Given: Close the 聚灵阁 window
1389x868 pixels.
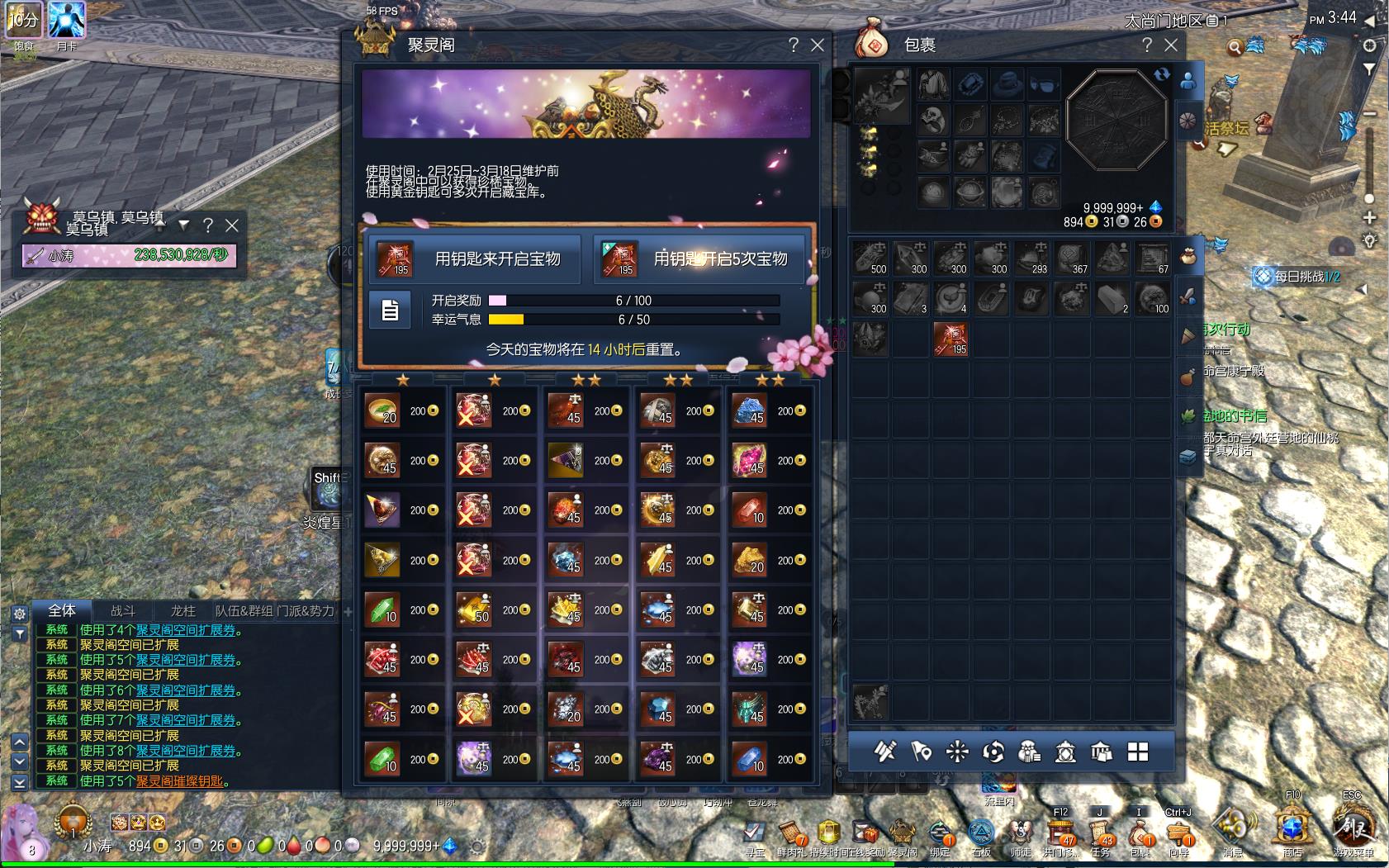Looking at the screenshot, I should pos(818,45).
